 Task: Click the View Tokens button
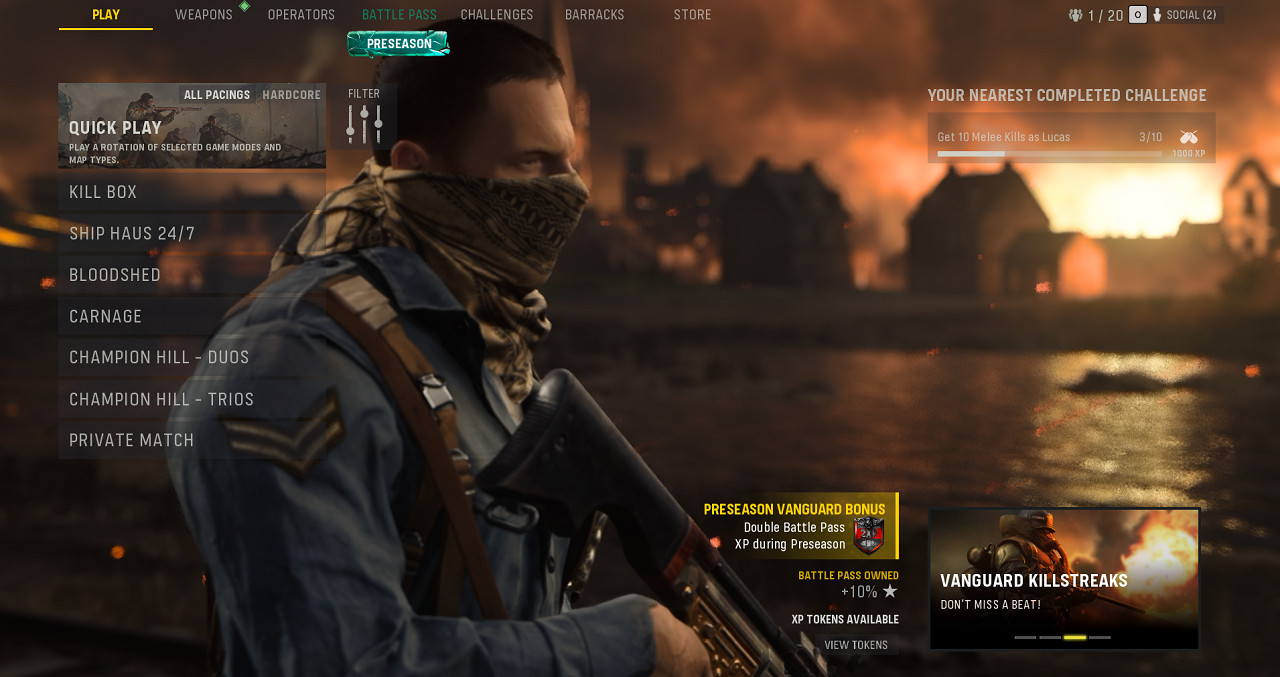point(856,645)
